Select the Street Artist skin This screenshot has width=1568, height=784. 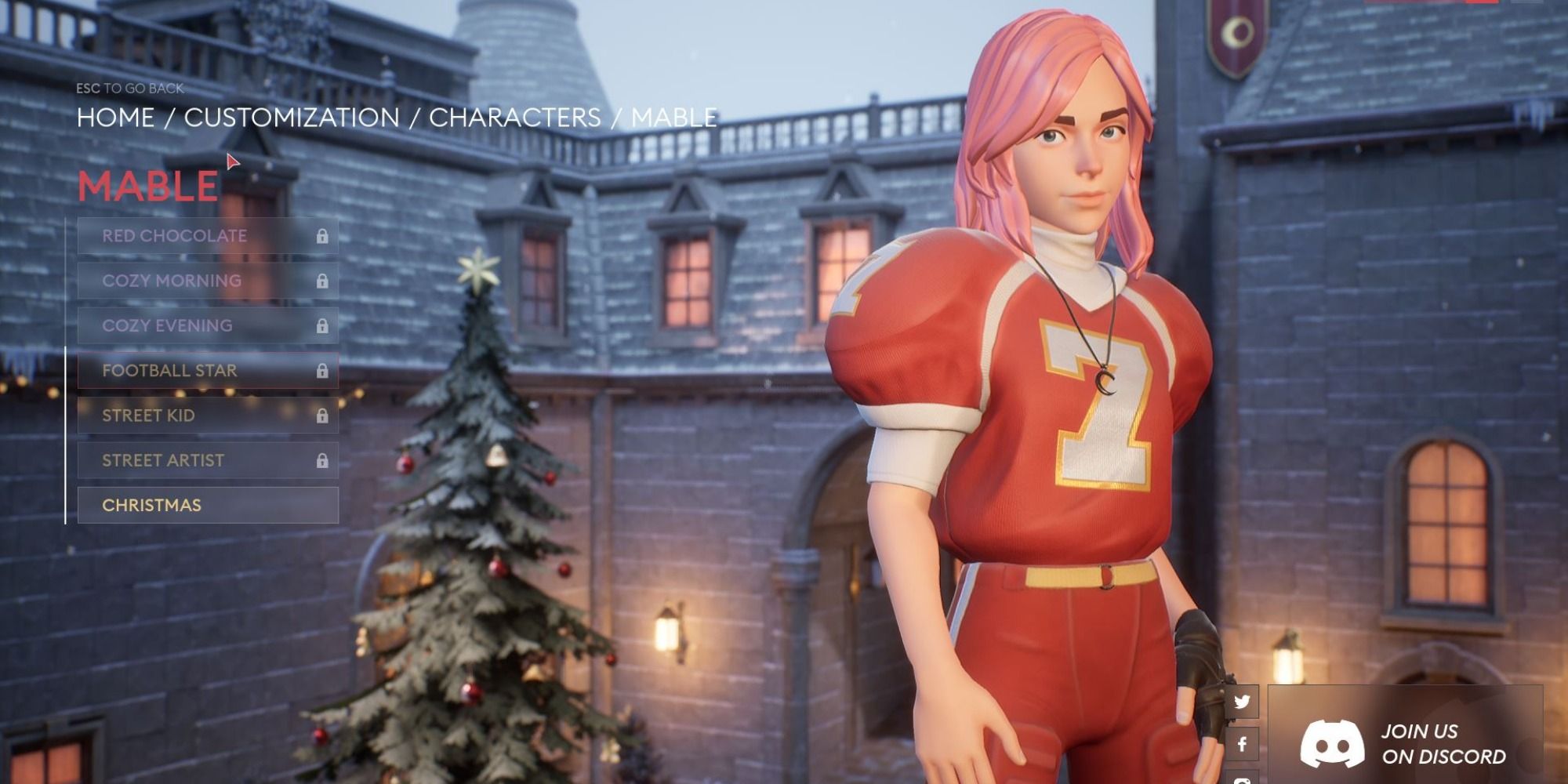point(208,460)
